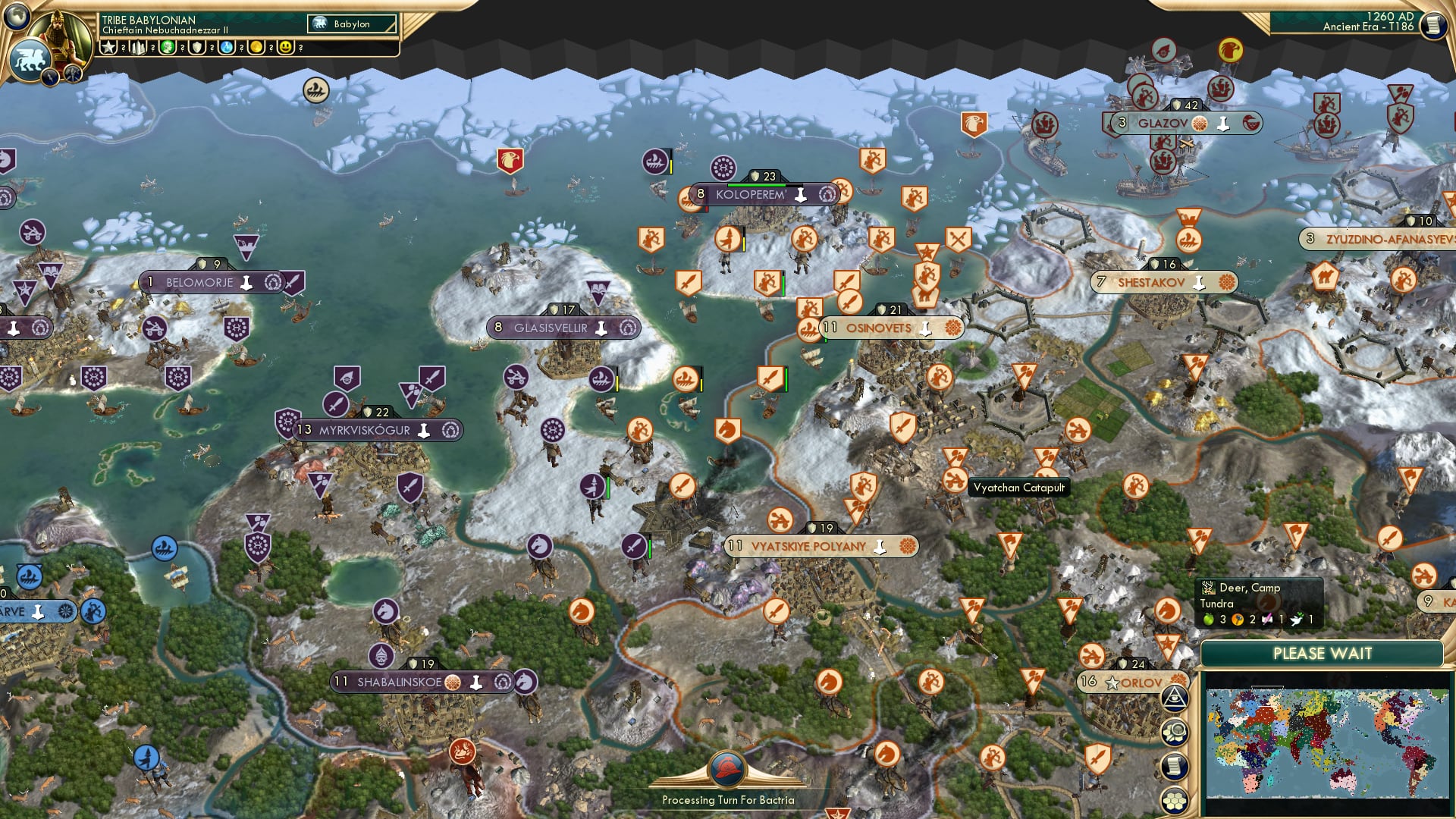The width and height of the screenshot is (1456, 819).
Task: Open the science flask icon on the top bar
Action: click(x=227, y=48)
